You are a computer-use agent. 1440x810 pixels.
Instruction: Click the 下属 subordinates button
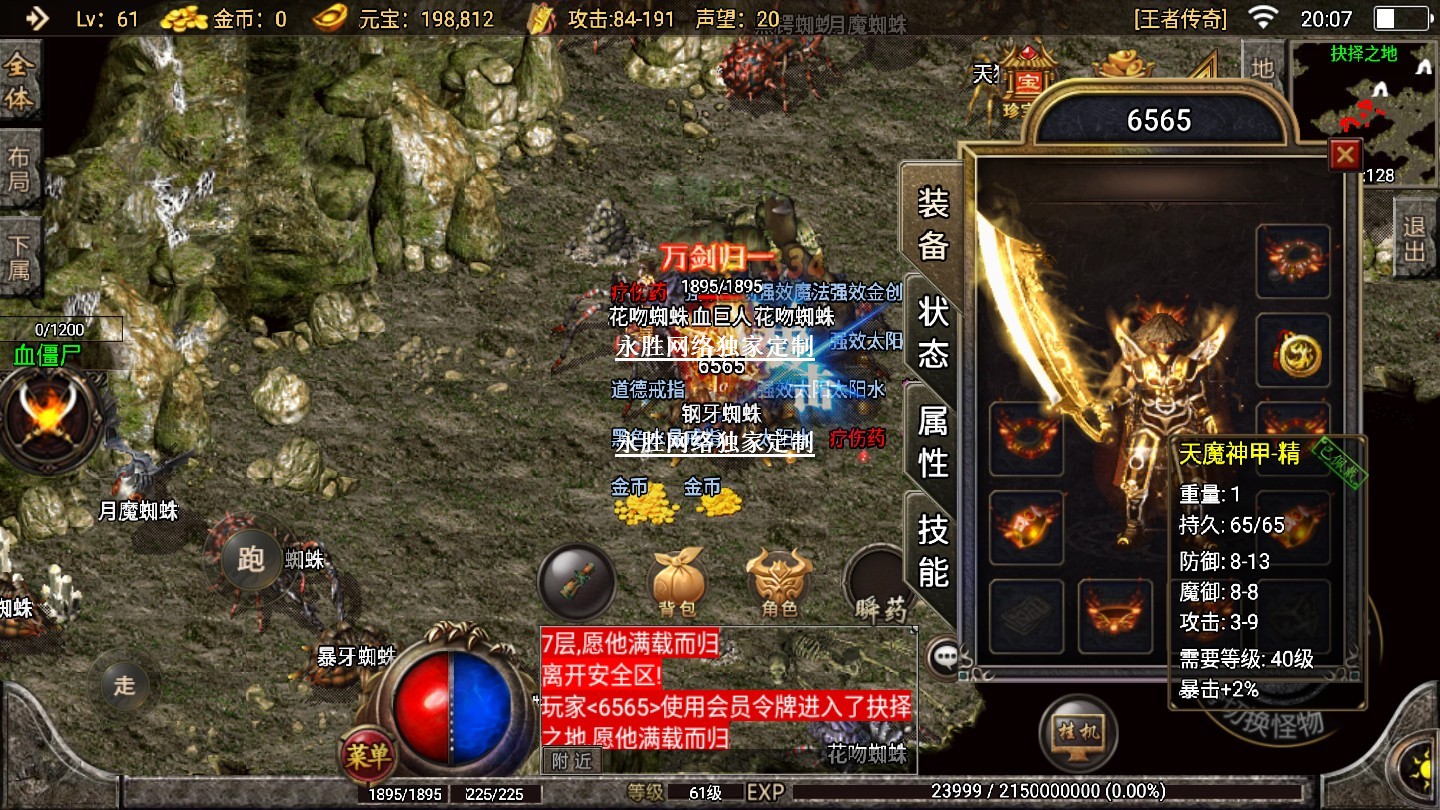(x=19, y=257)
